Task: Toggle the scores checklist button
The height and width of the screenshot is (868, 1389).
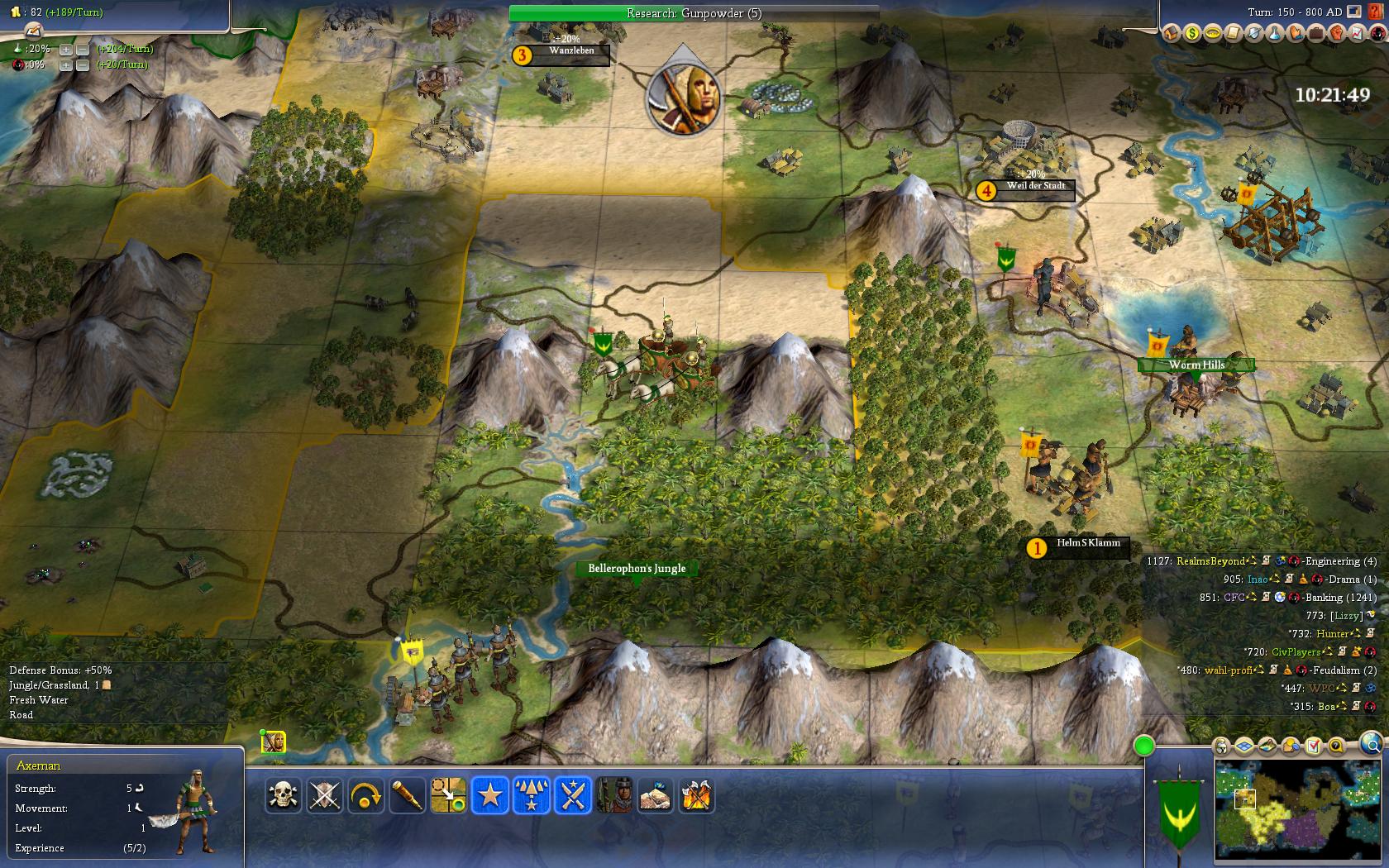Action: pos(1313,747)
